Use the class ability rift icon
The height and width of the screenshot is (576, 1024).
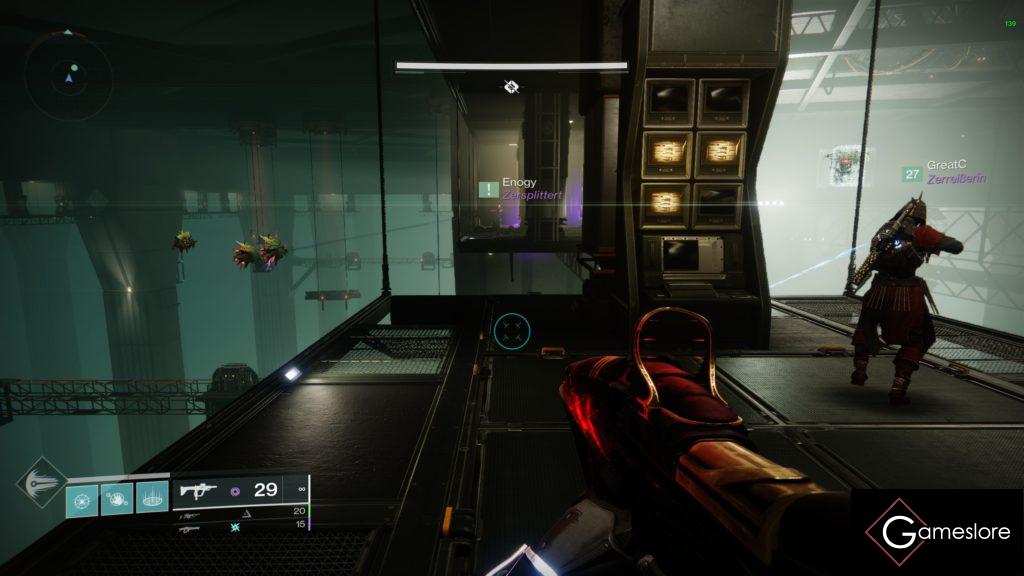tap(151, 497)
